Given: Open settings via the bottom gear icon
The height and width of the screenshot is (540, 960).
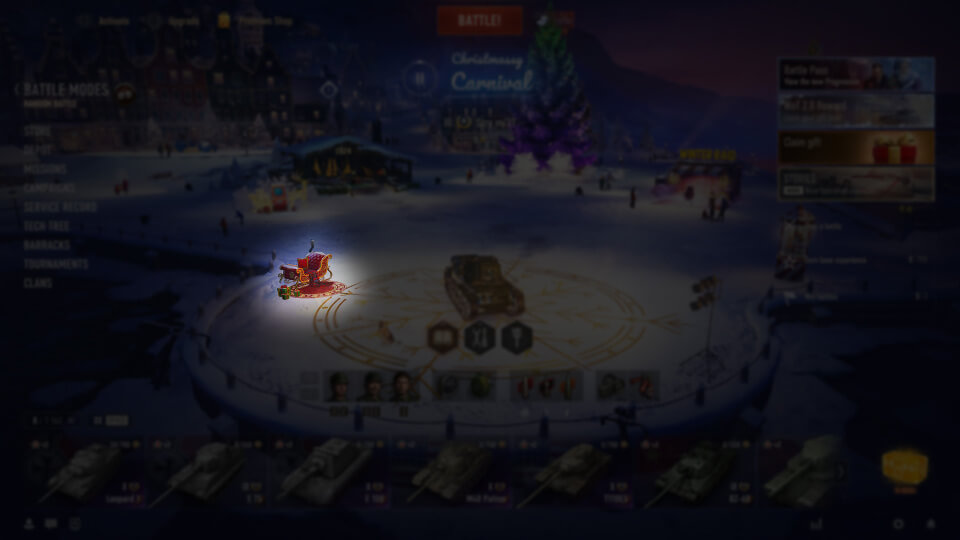Looking at the screenshot, I should click(x=897, y=524).
